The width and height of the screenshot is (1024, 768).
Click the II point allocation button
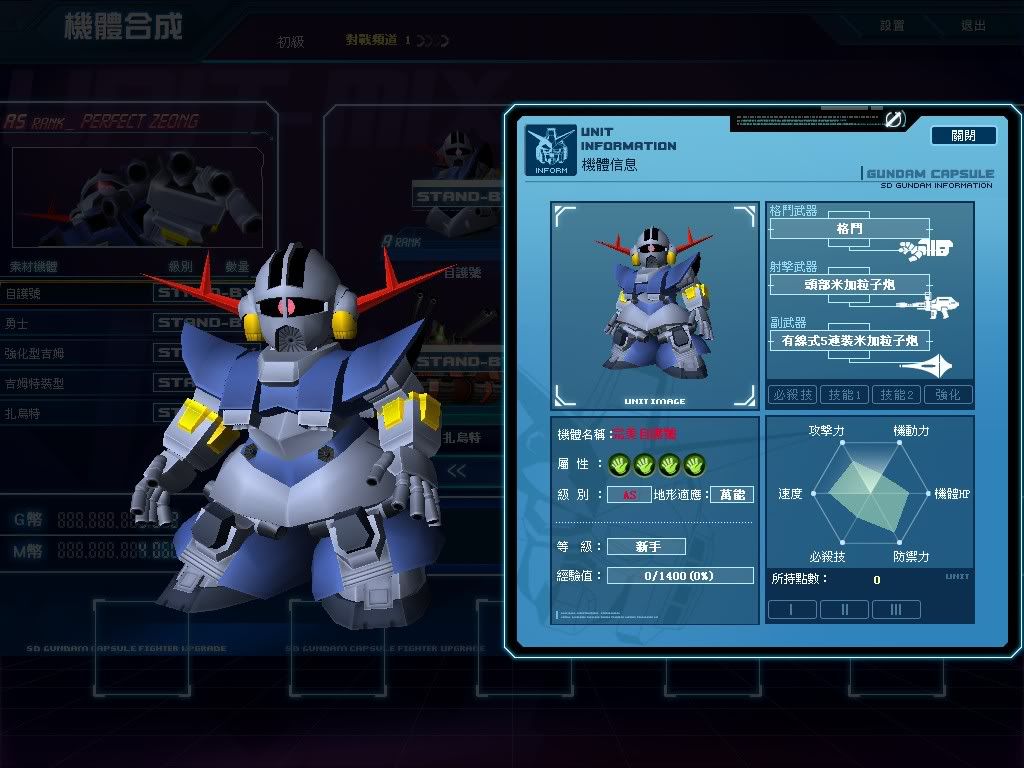coord(844,609)
